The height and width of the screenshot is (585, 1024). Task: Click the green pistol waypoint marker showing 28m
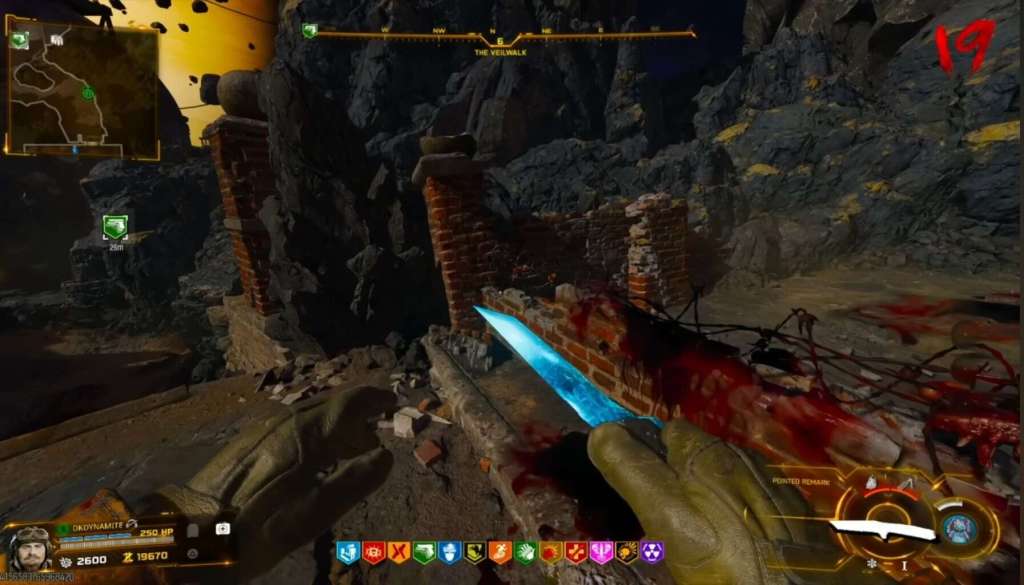[x=115, y=227]
